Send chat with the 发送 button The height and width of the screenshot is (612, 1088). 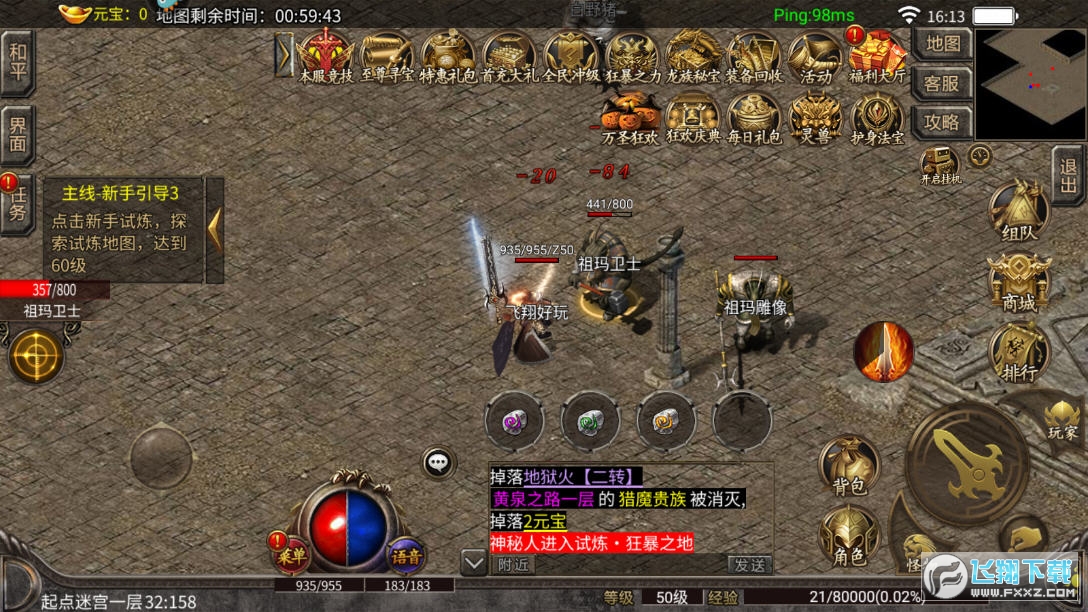(749, 564)
